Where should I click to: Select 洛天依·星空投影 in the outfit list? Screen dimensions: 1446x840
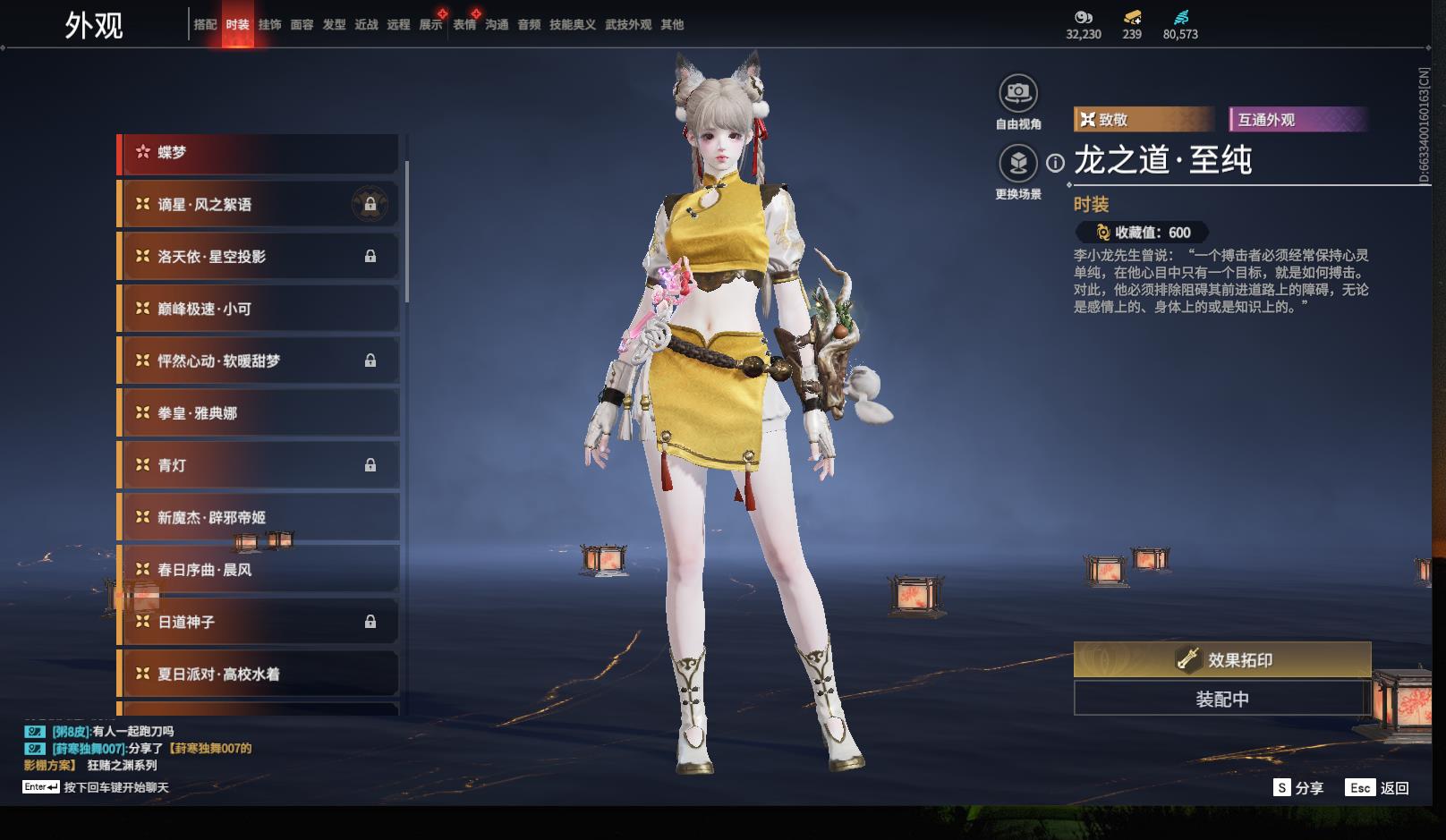tap(258, 257)
